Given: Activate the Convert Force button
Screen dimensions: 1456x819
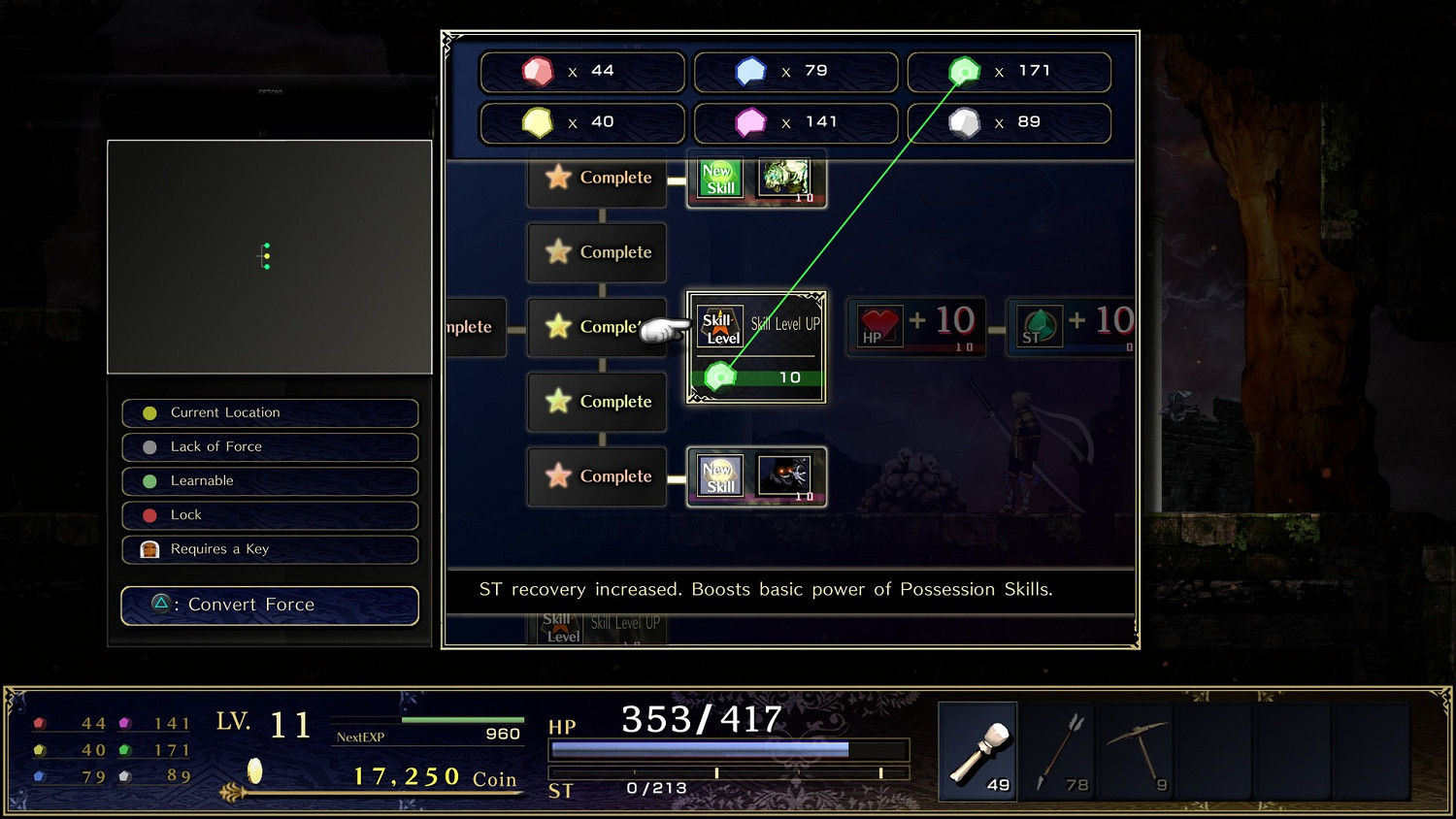Looking at the screenshot, I should [269, 605].
